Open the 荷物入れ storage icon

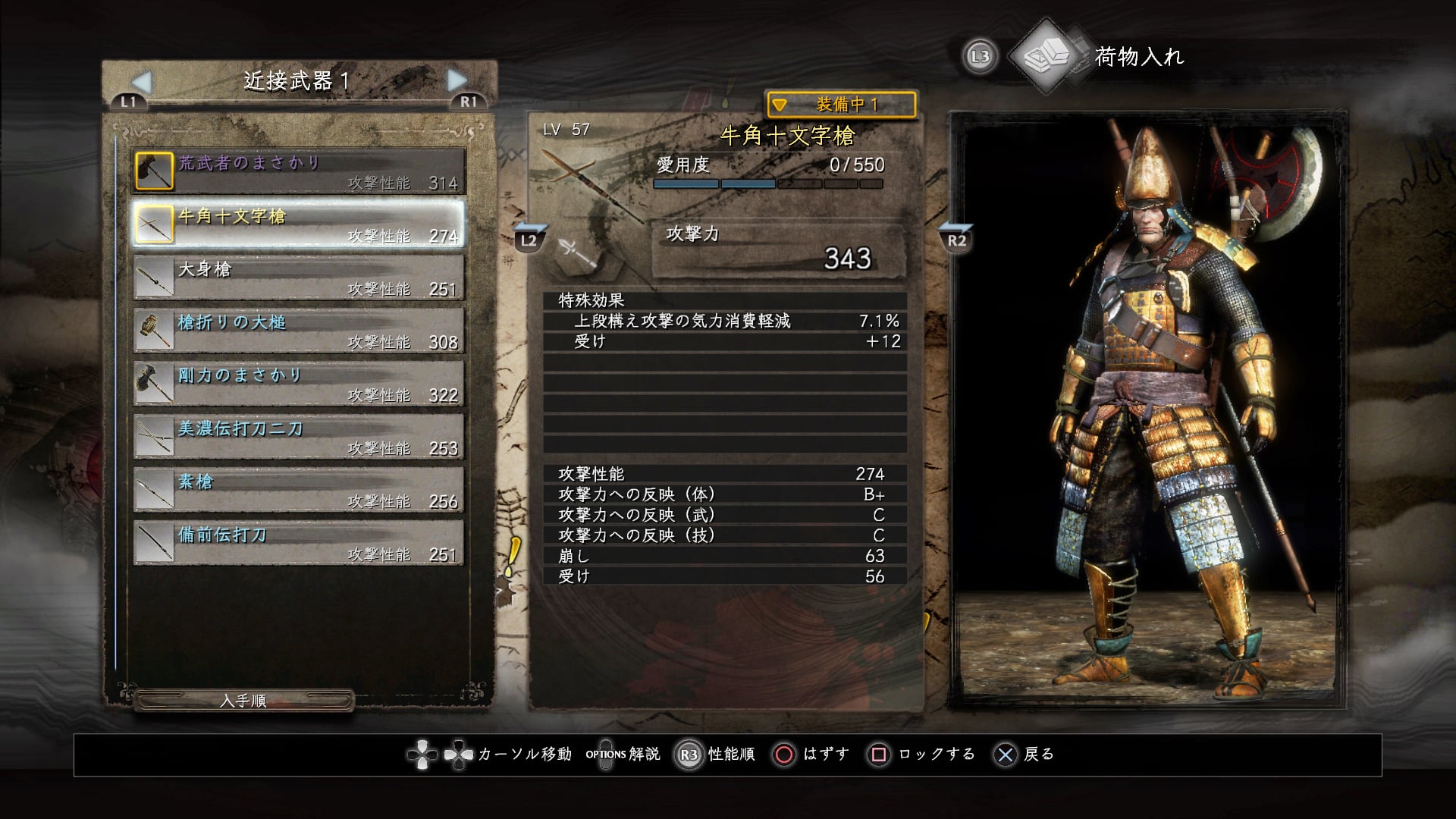[1048, 56]
